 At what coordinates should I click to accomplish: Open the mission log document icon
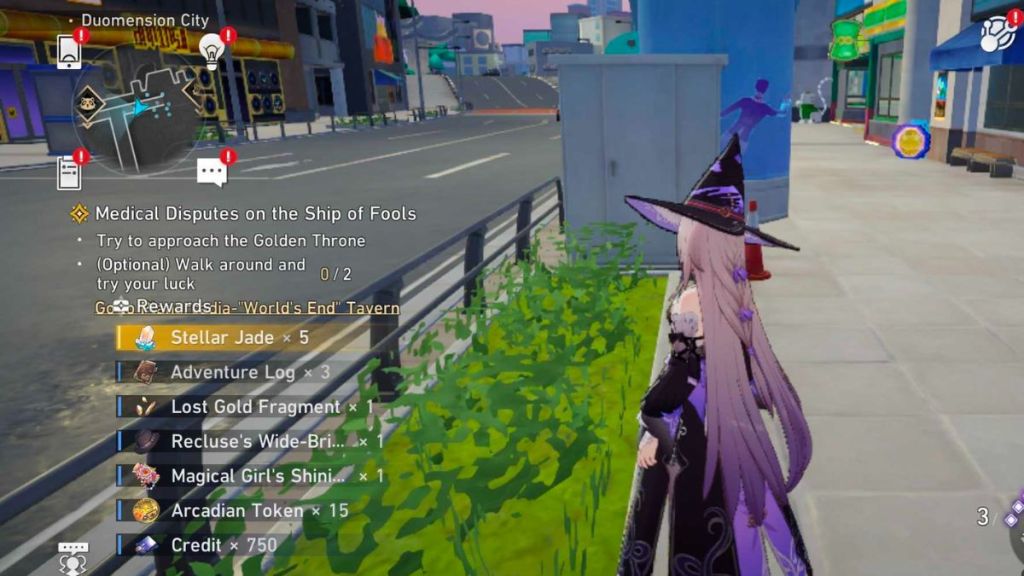tap(69, 172)
